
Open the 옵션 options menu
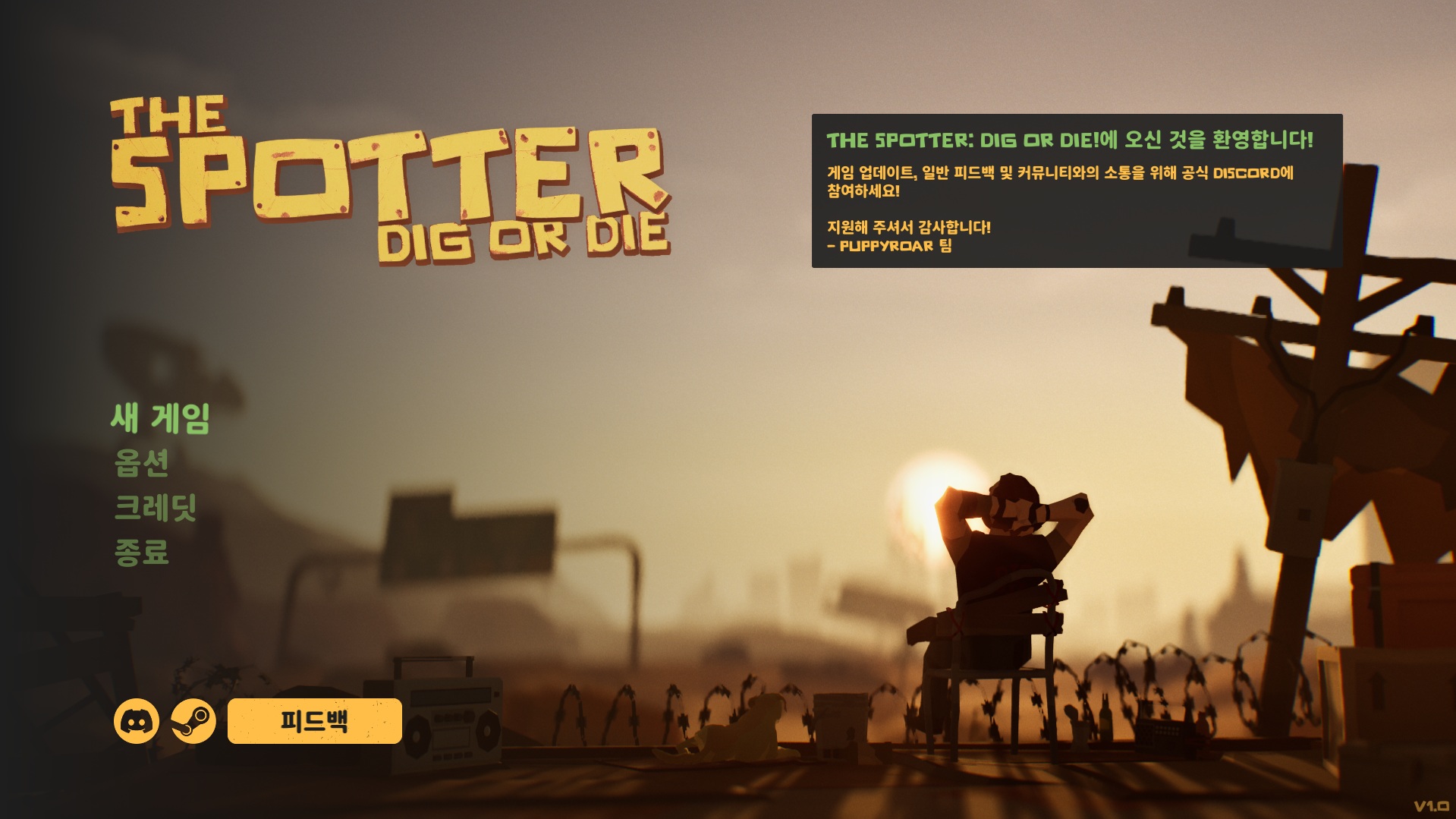tap(142, 462)
